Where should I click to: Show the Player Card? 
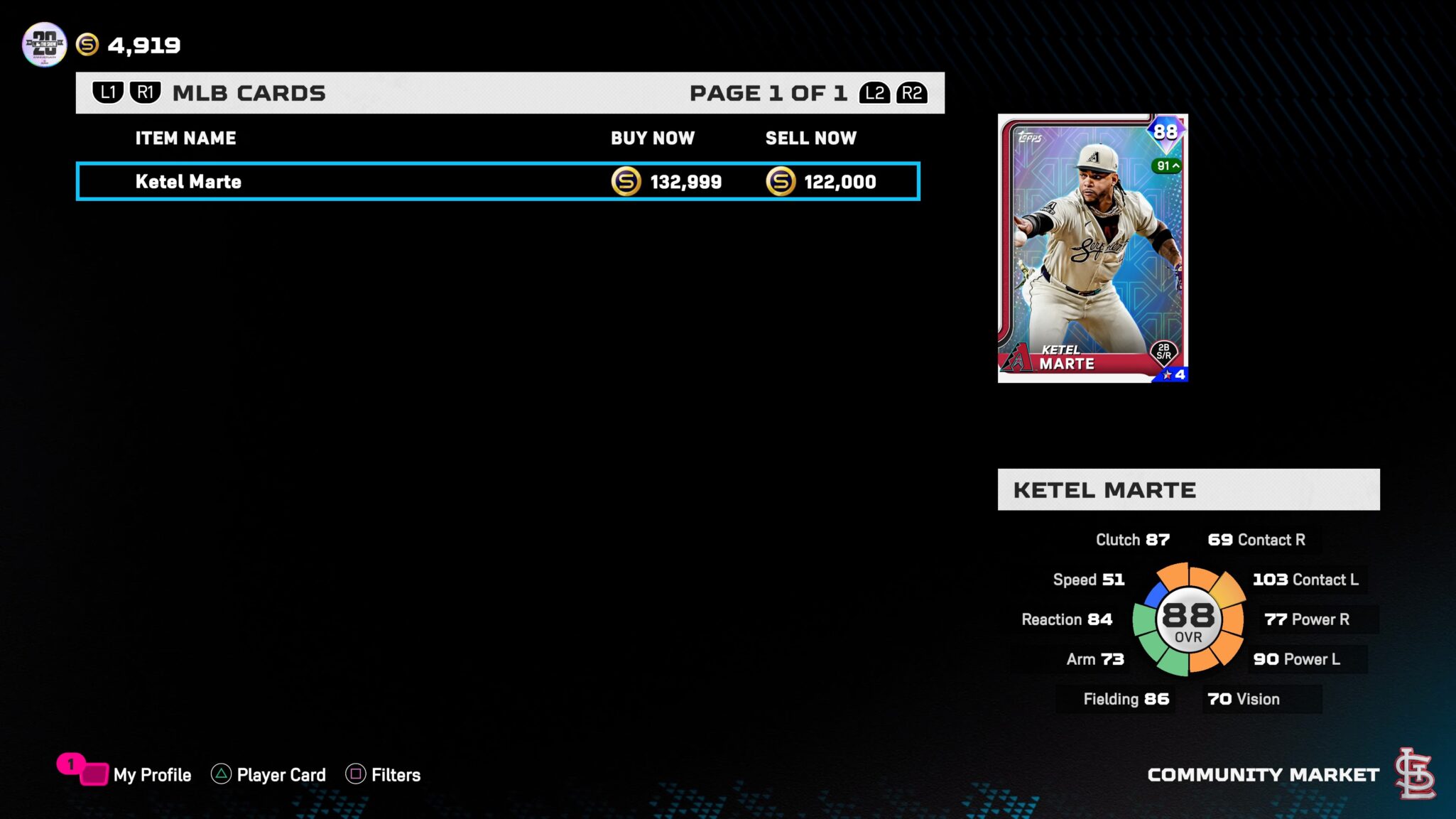(280, 774)
